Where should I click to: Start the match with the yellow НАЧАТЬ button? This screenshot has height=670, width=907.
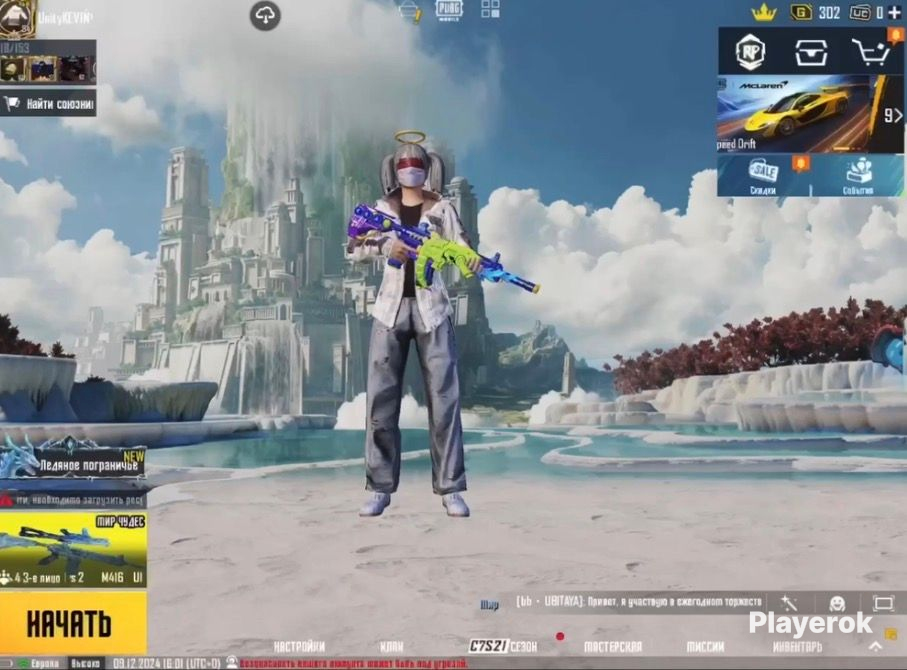click(72, 623)
